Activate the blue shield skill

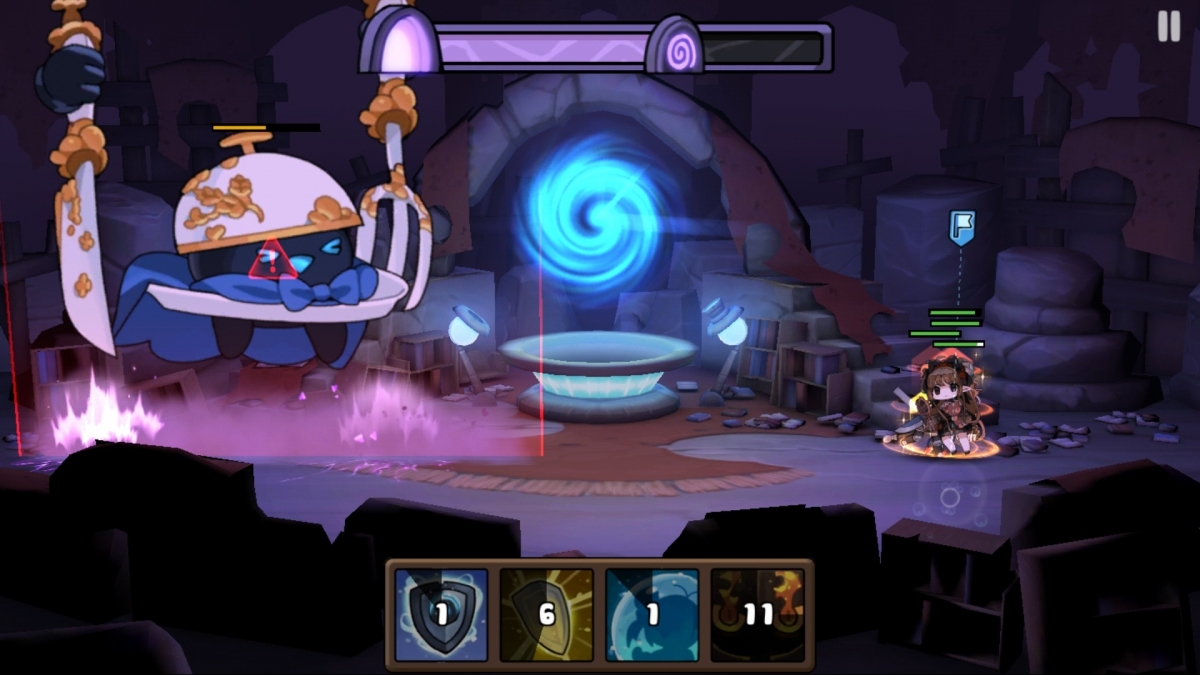(441, 615)
